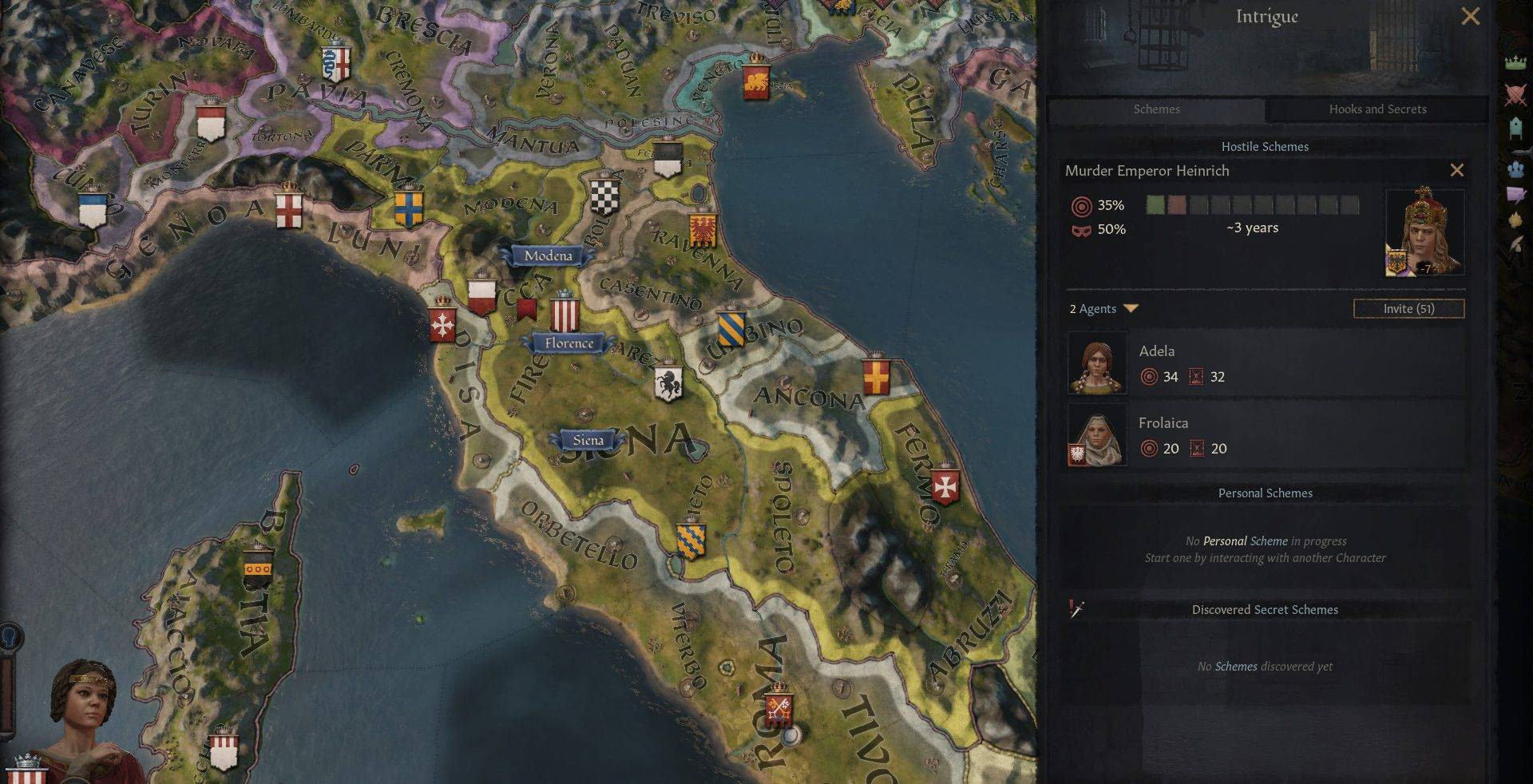Invite agents with the Invite (51) button

(1408, 308)
